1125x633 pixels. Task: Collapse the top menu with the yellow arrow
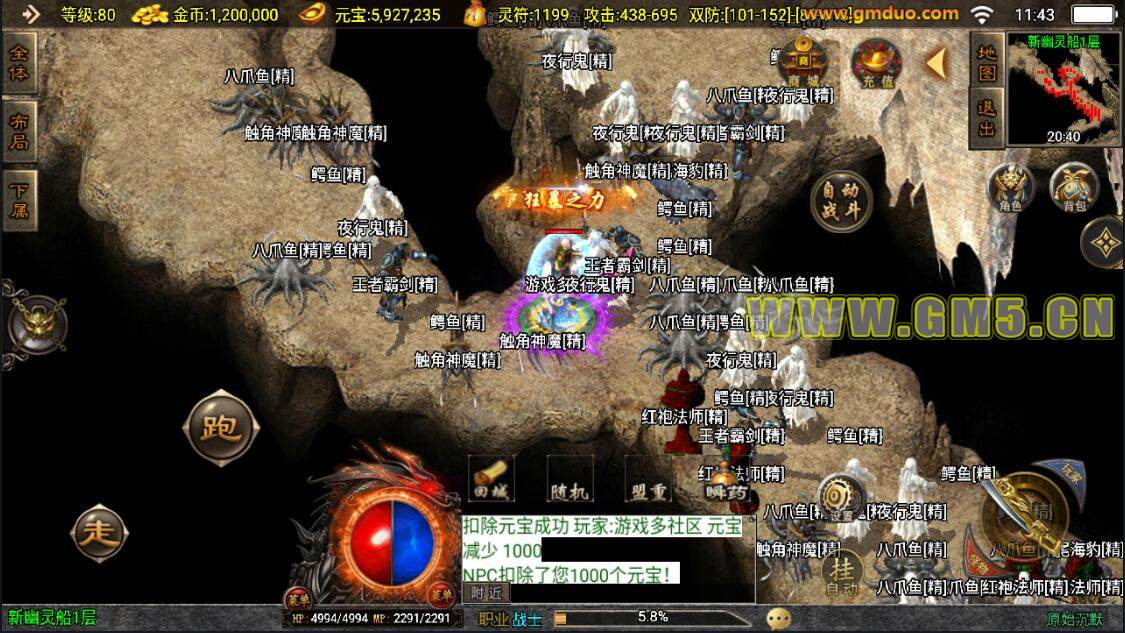point(937,62)
